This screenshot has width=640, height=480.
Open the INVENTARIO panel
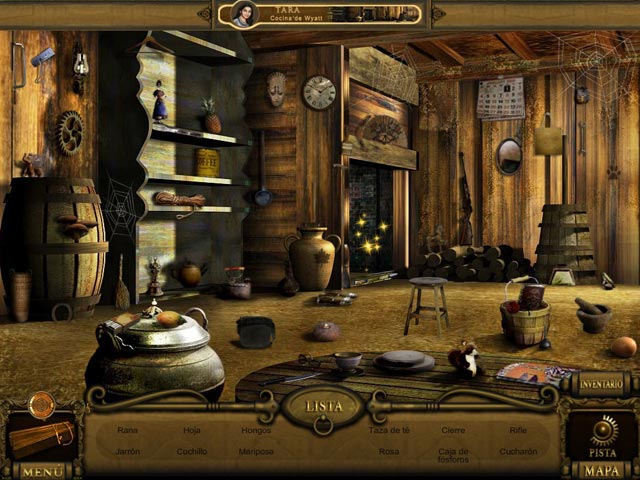pos(600,383)
